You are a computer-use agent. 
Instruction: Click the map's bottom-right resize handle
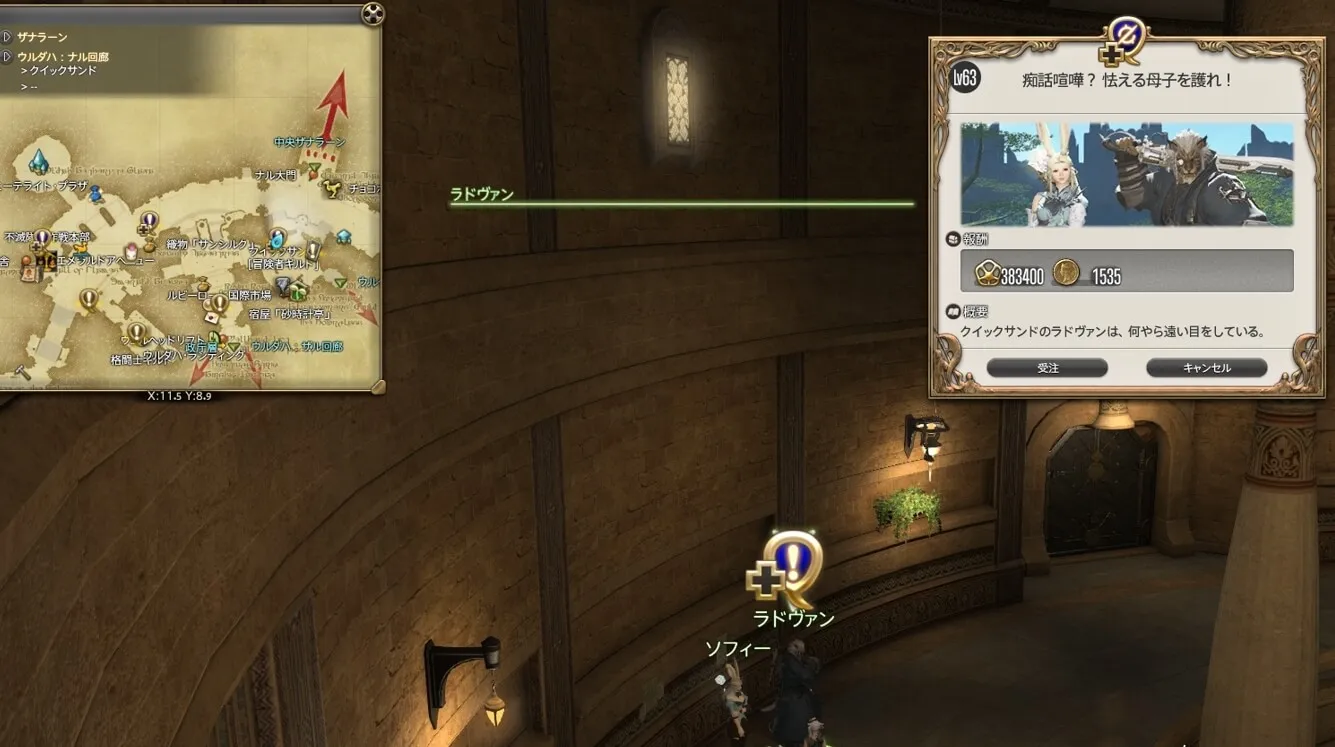pyautogui.click(x=377, y=386)
